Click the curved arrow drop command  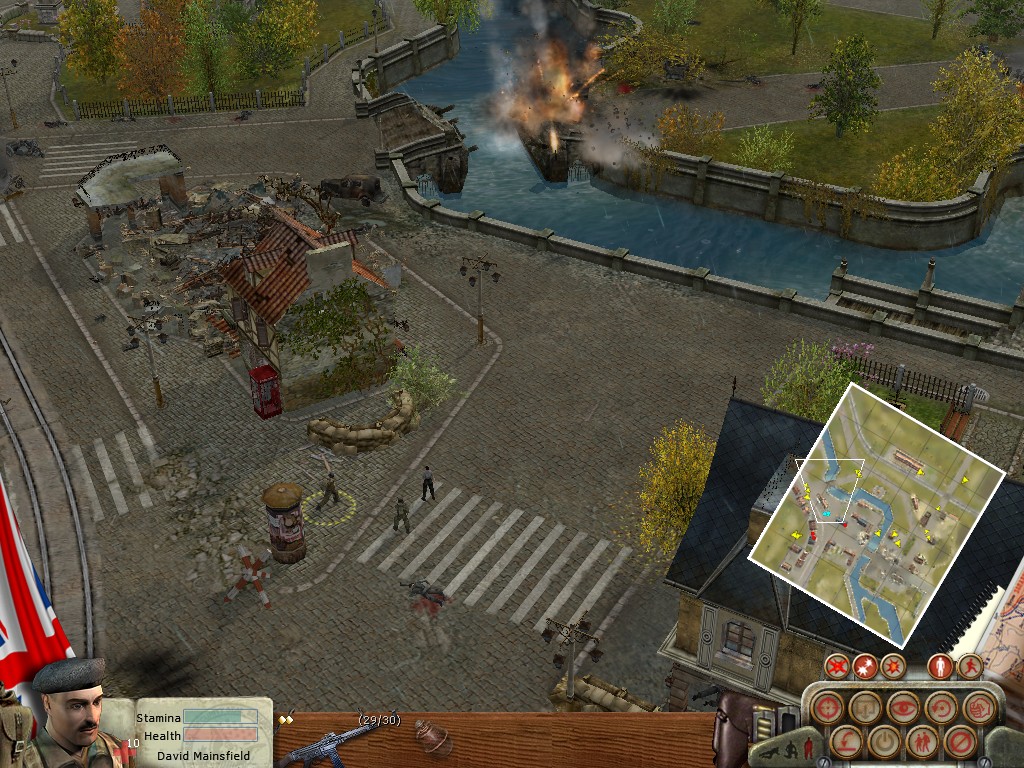click(x=845, y=742)
